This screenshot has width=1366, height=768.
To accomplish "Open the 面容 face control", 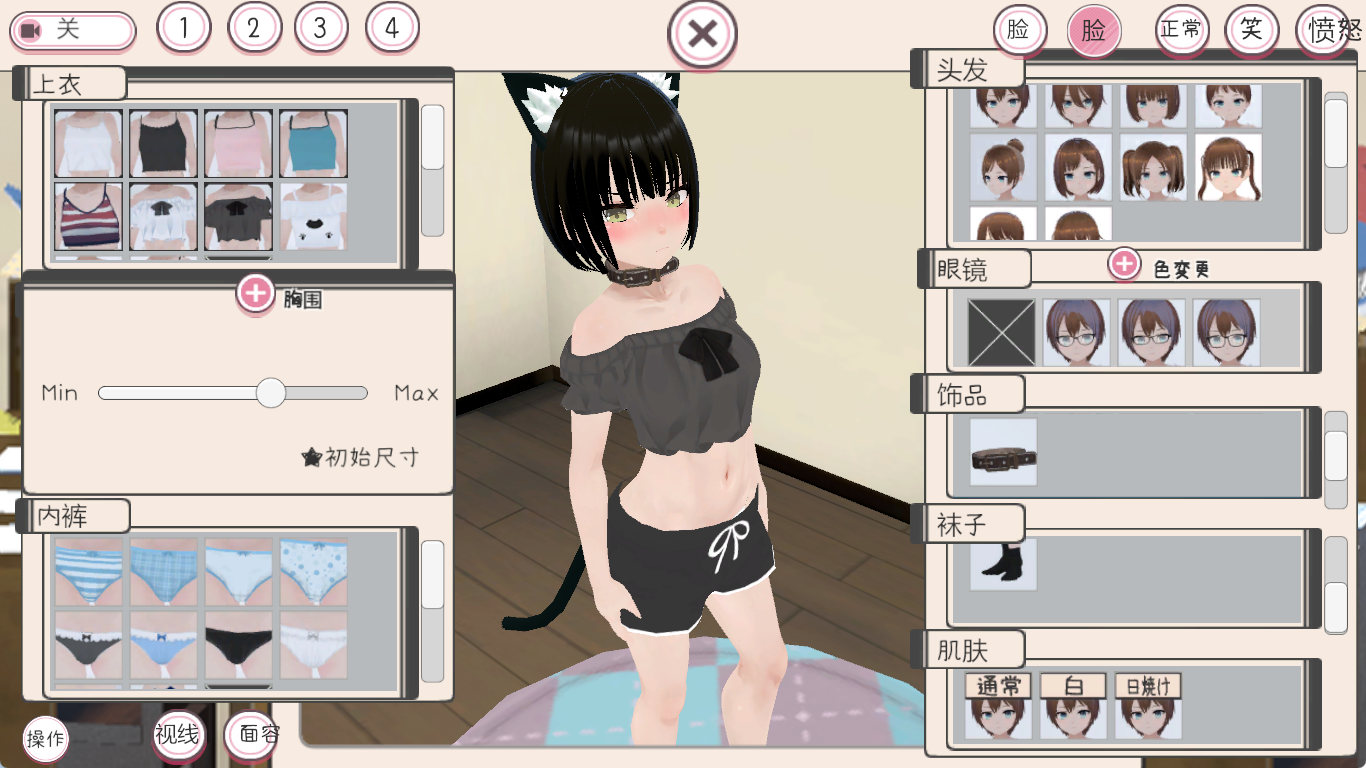I will coord(253,734).
